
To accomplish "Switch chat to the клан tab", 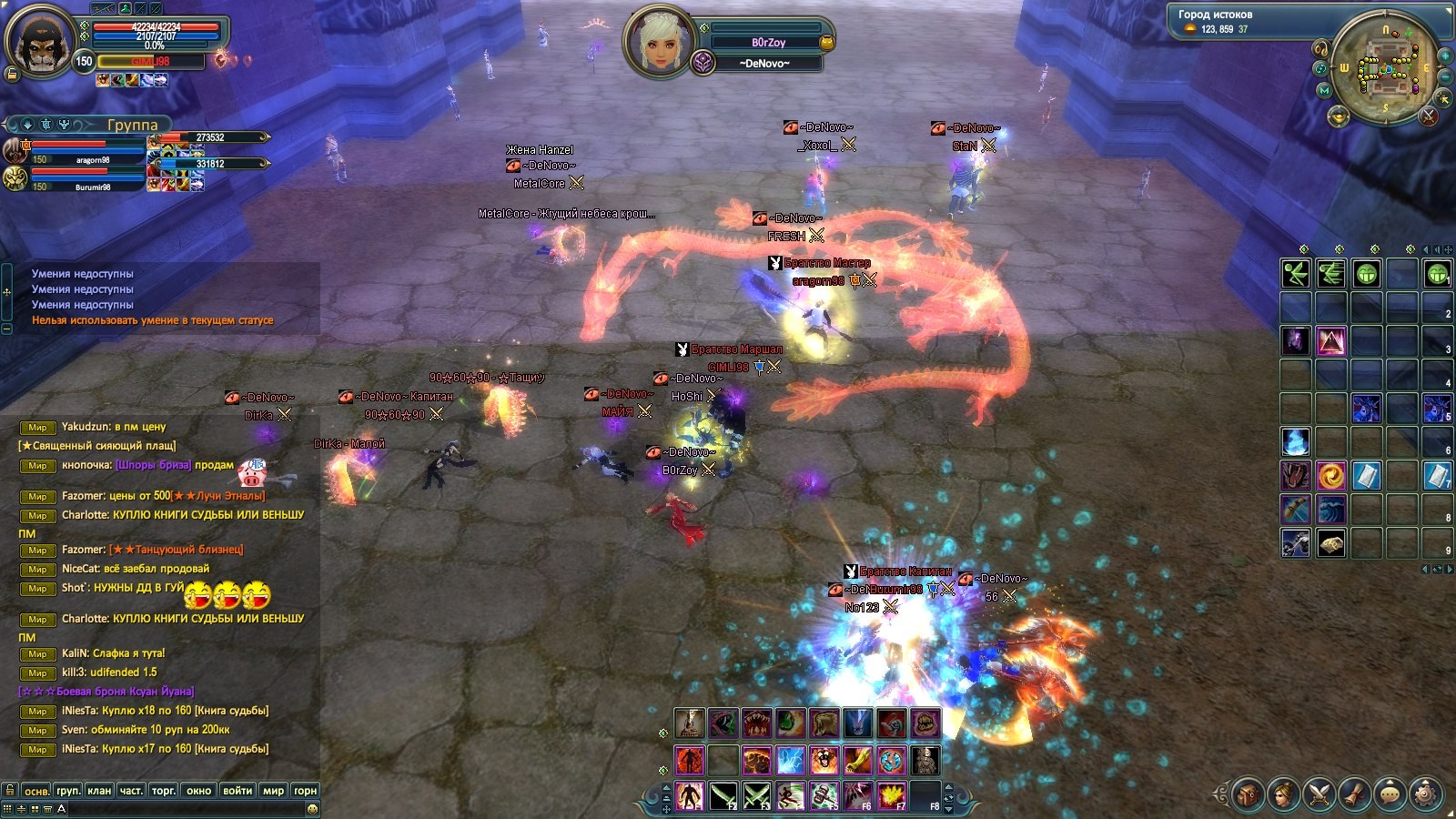I will pyautogui.click(x=99, y=791).
